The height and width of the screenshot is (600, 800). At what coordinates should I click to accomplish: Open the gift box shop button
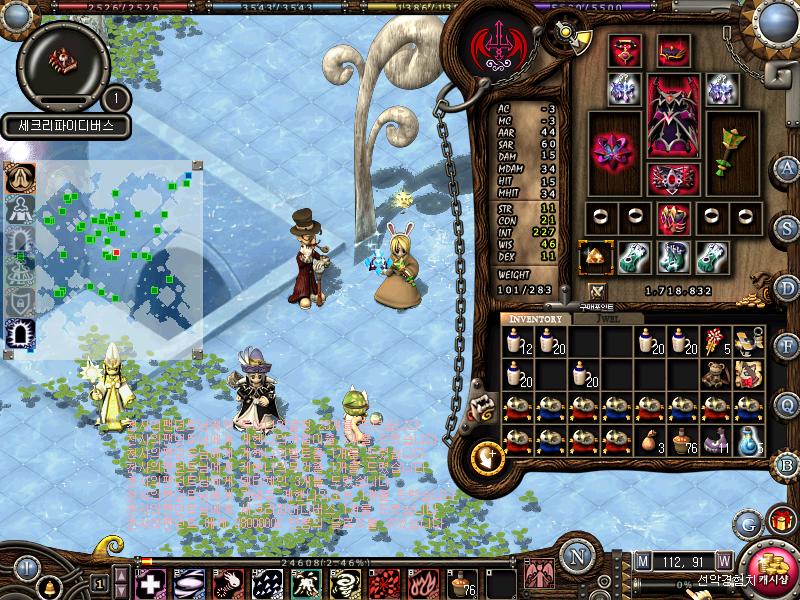pyautogui.click(x=779, y=520)
